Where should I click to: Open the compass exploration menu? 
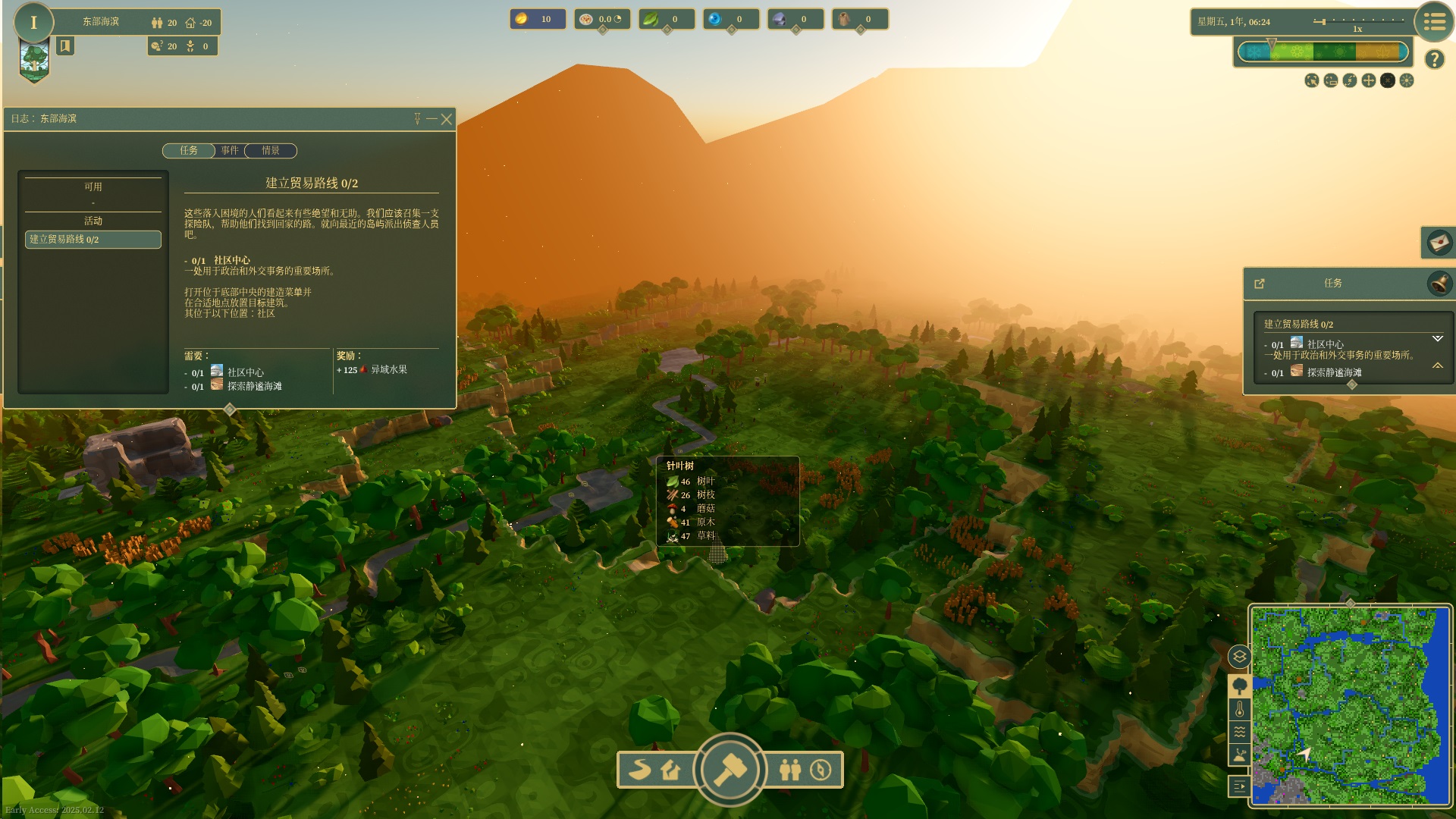tap(821, 770)
